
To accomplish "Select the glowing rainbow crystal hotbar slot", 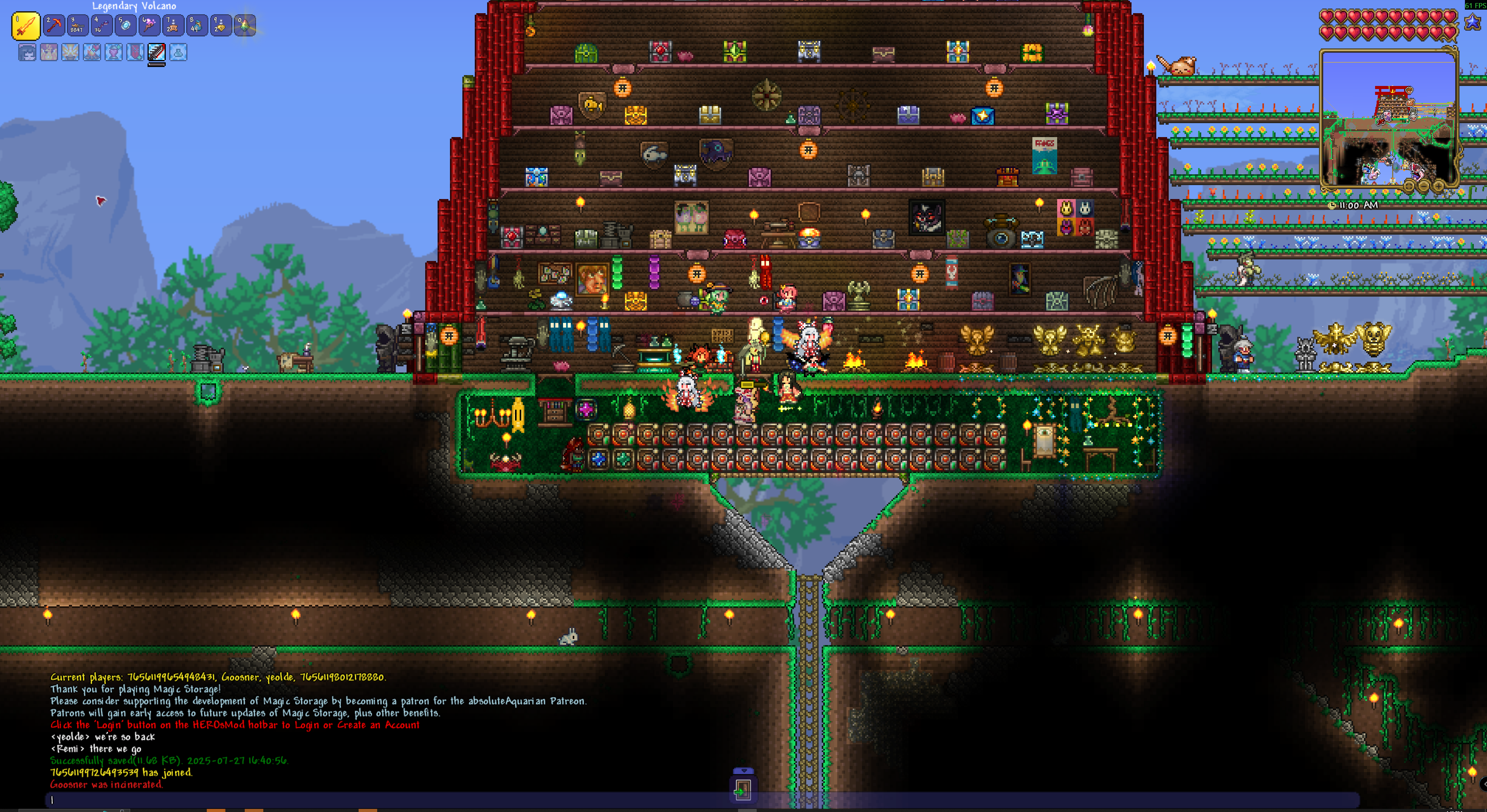I will tap(245, 26).
